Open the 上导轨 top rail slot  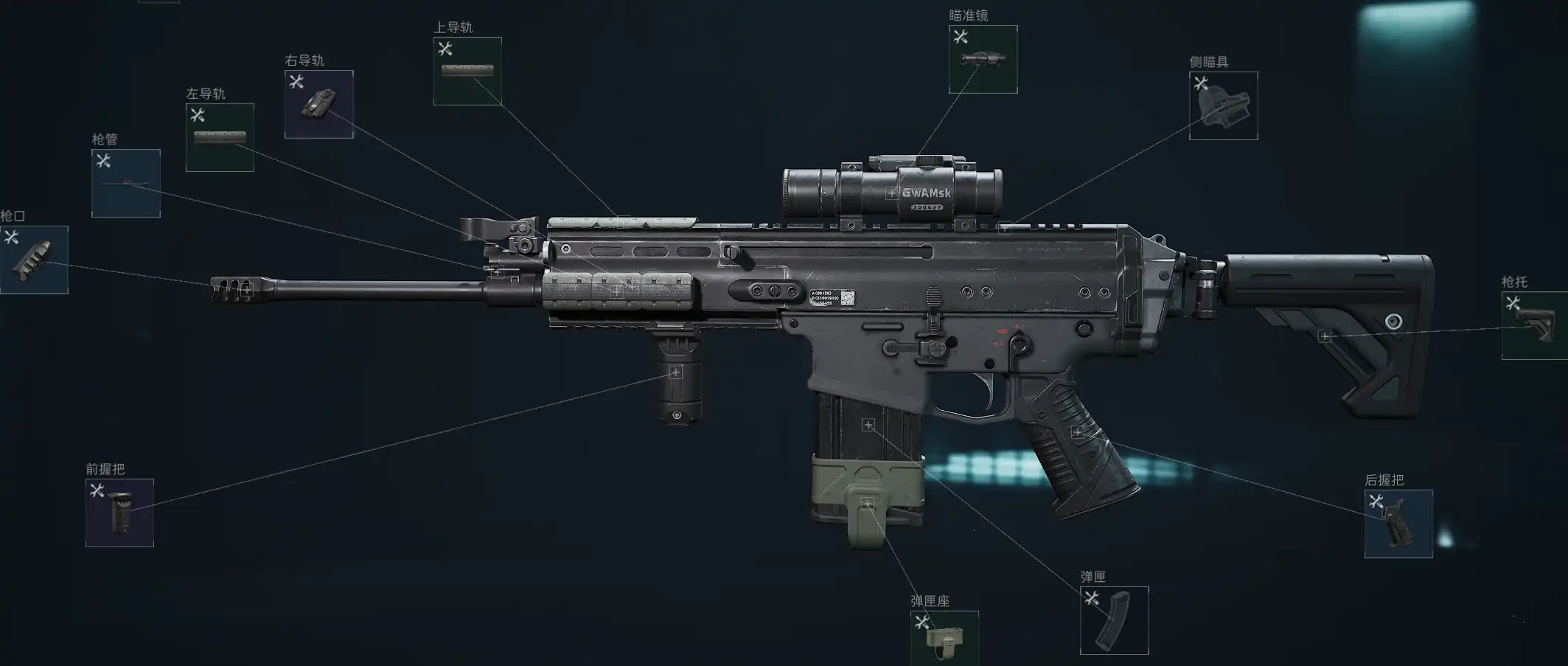pyautogui.click(x=467, y=72)
